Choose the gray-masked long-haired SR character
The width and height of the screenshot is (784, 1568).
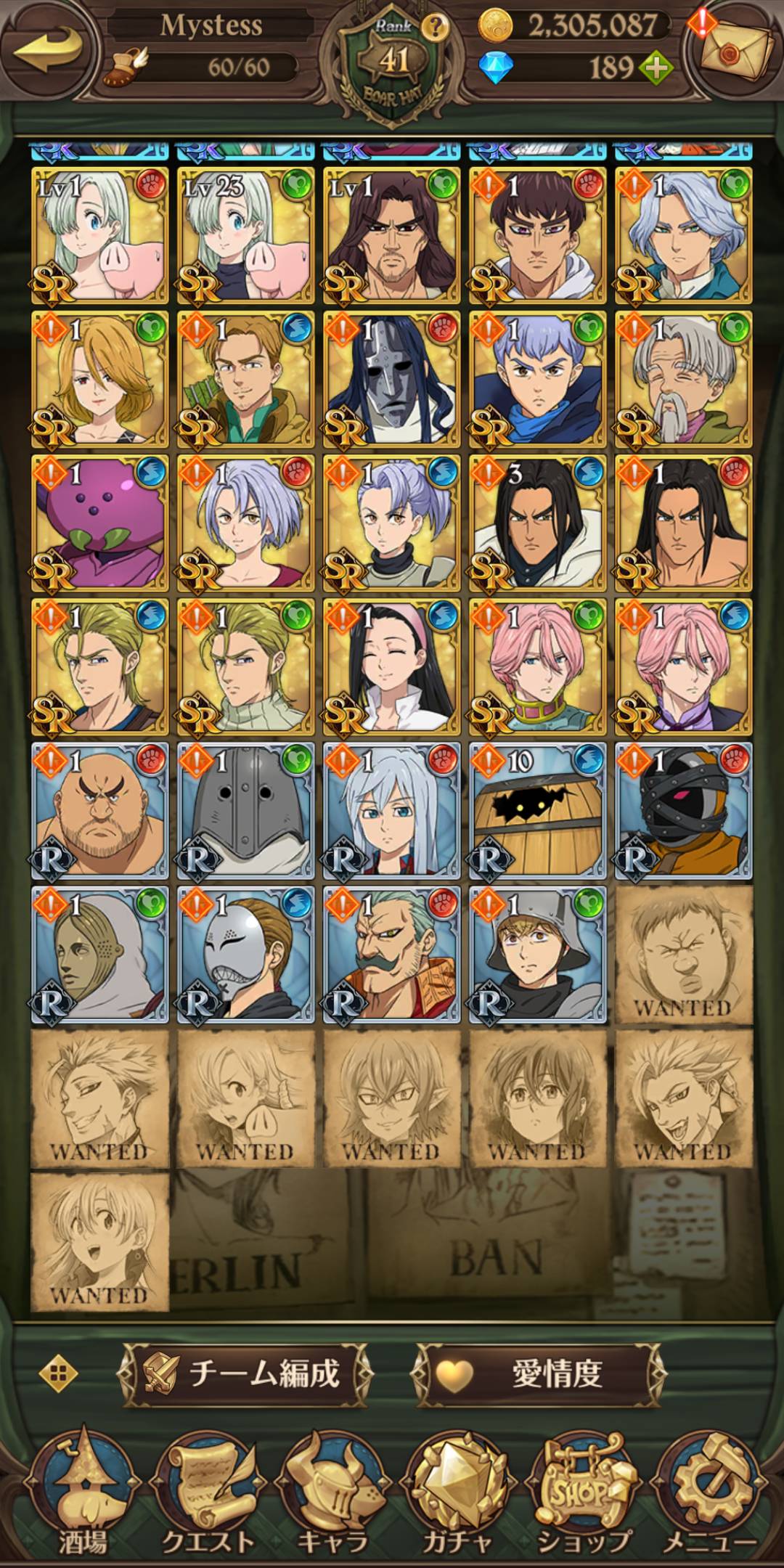(x=391, y=379)
